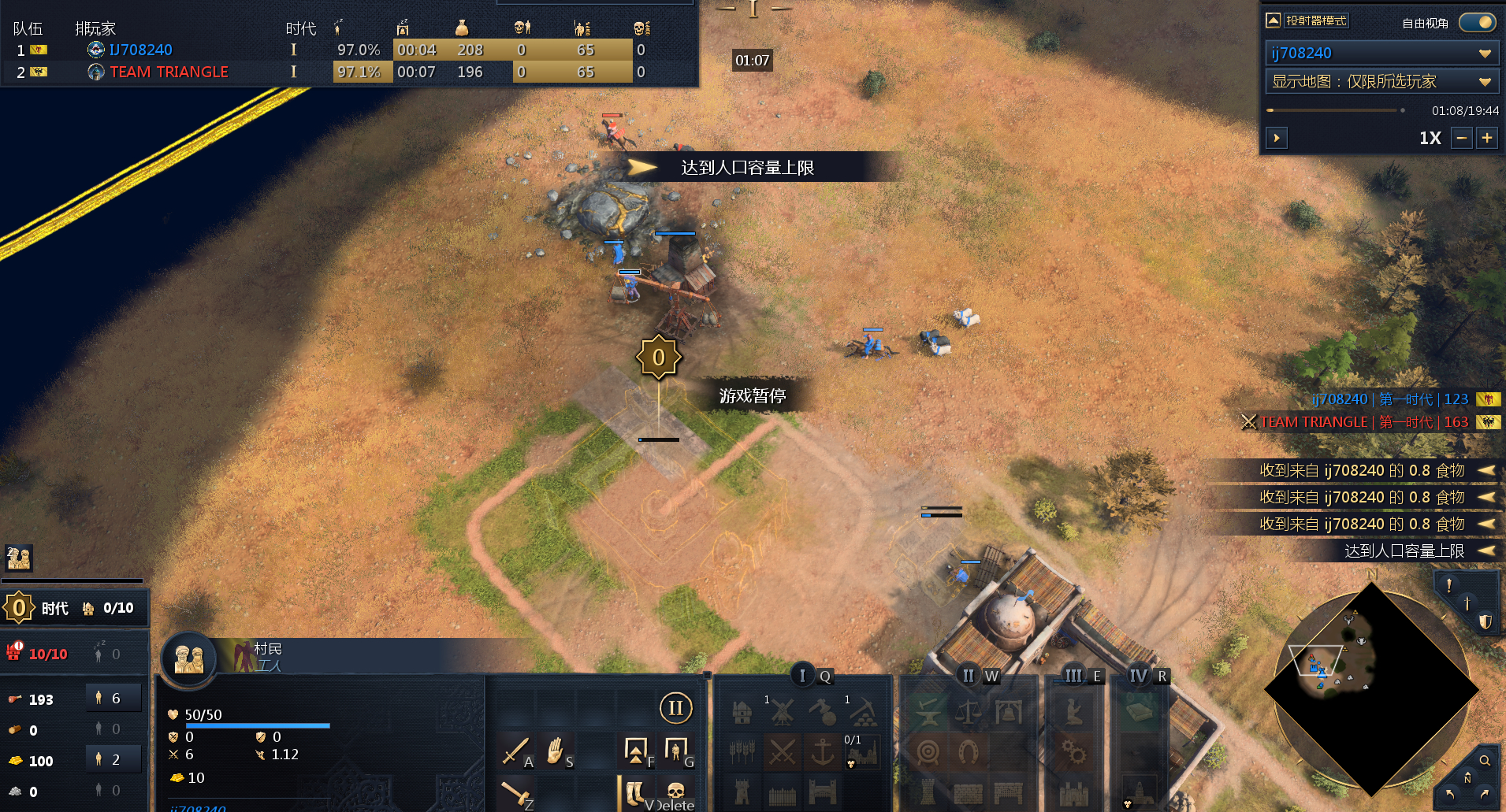Switch to the Age IV building tab
The height and width of the screenshot is (812, 1506).
coord(1138,676)
